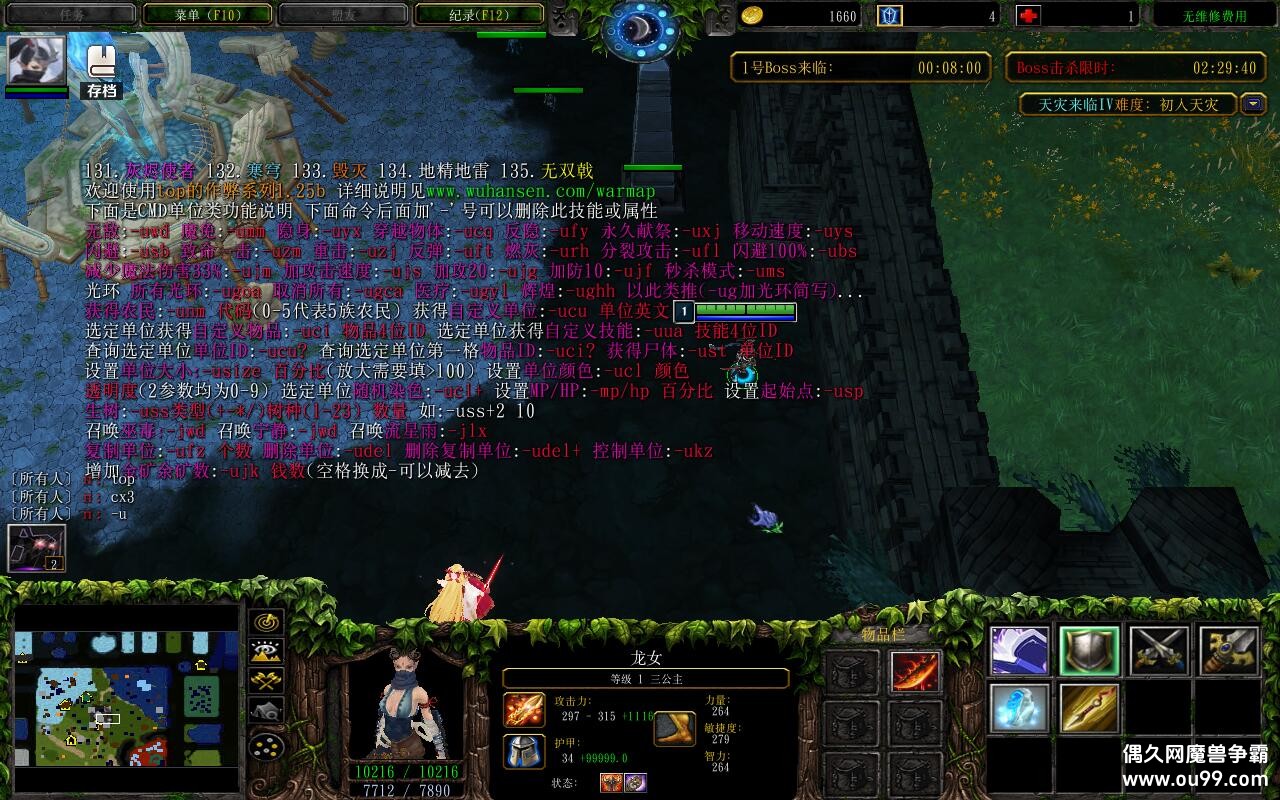Activate the golden spear ability

[x=1089, y=708]
